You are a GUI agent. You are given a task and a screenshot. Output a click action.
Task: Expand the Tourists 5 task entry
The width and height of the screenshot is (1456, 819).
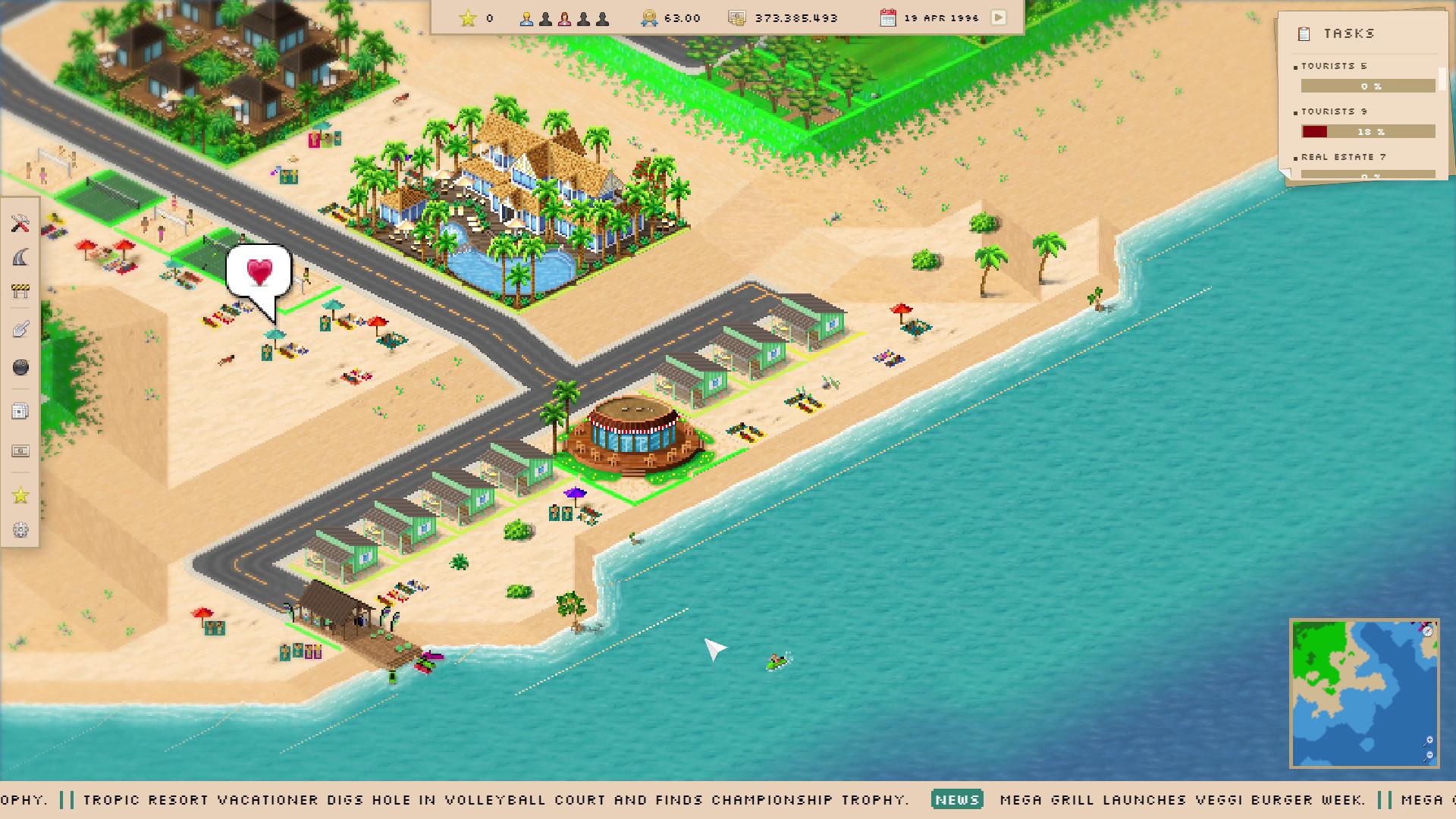click(x=1335, y=66)
